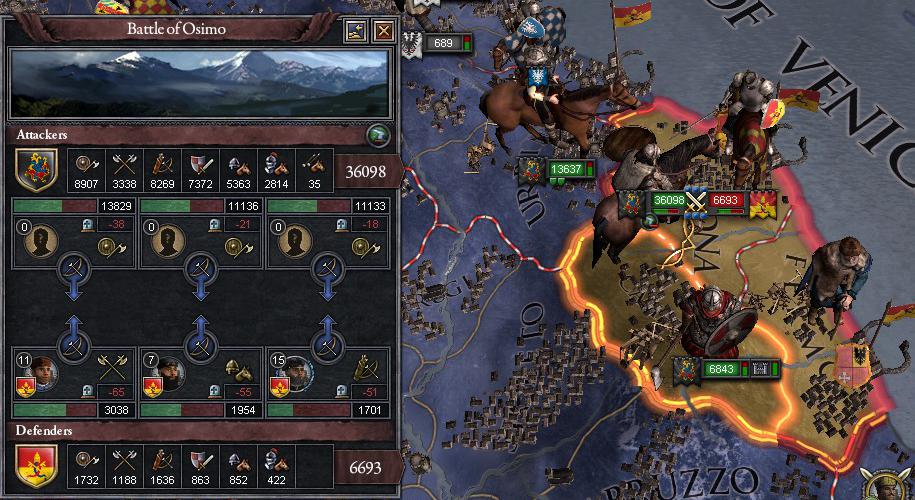Minimize the battle panel with the pin button
Viewport: 915px width, 500px height.
[357, 31]
